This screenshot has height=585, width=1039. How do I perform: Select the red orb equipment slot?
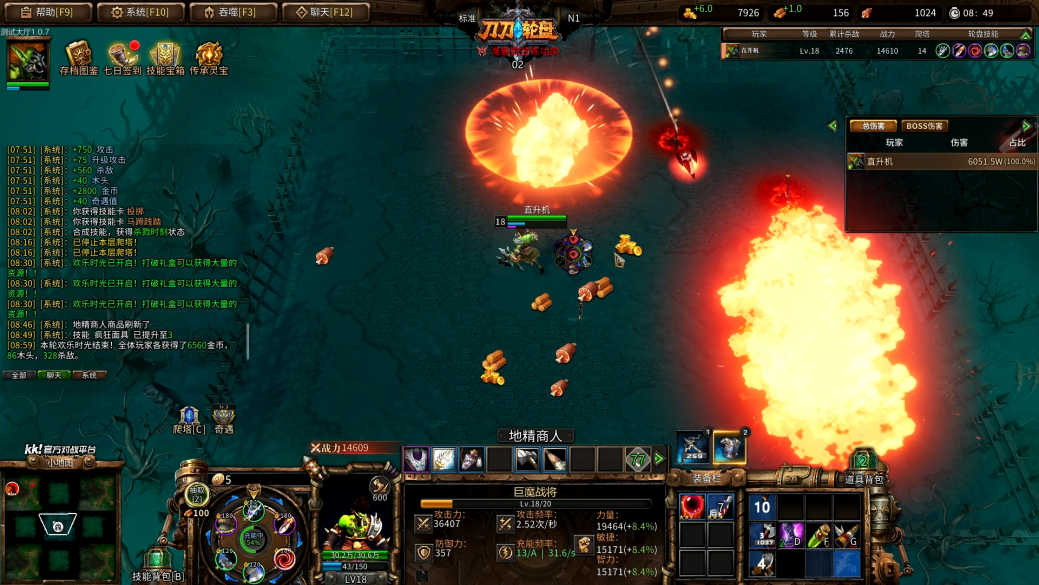(x=691, y=507)
